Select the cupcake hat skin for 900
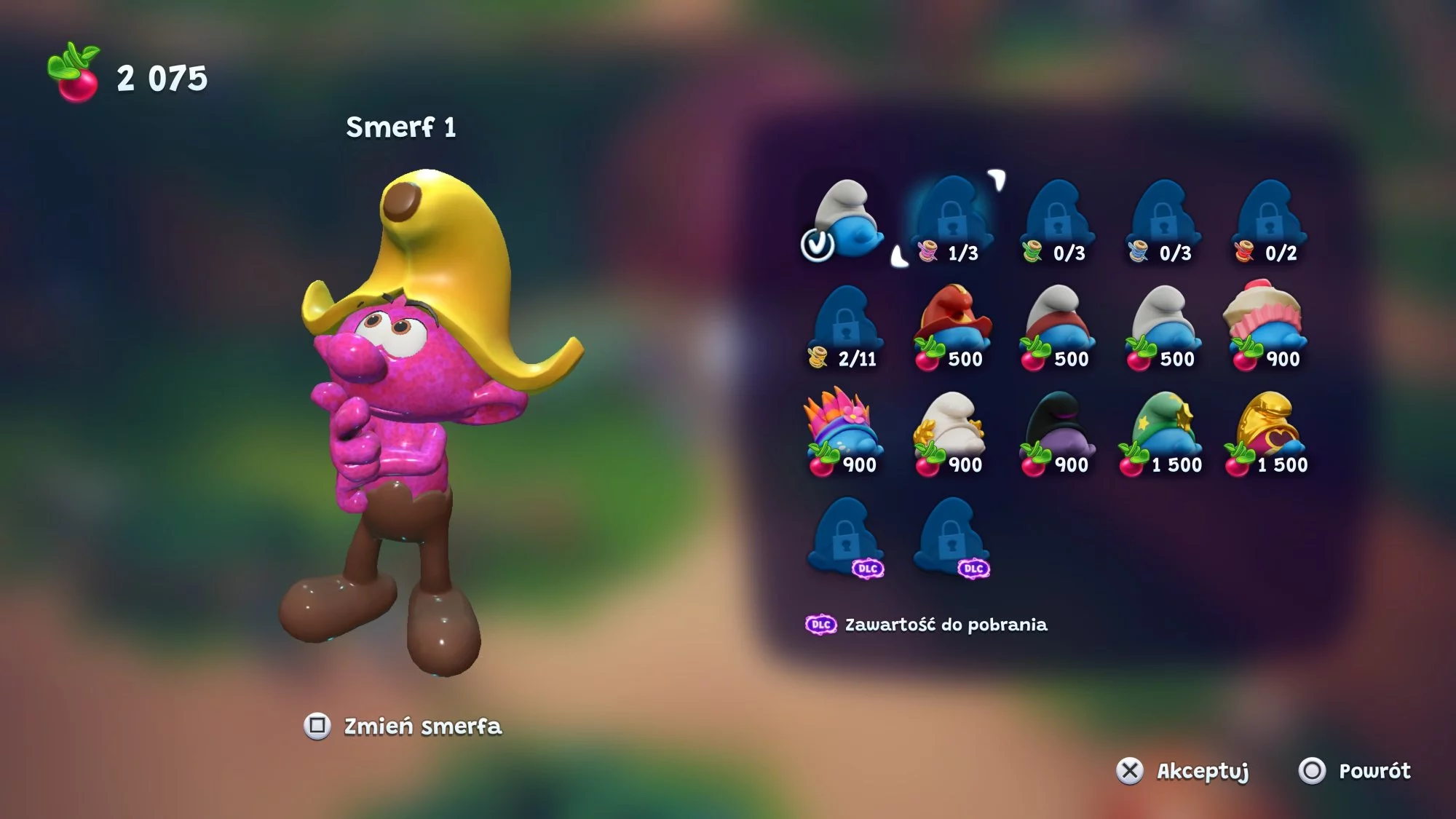This screenshot has height=819, width=1456. 1268,325
